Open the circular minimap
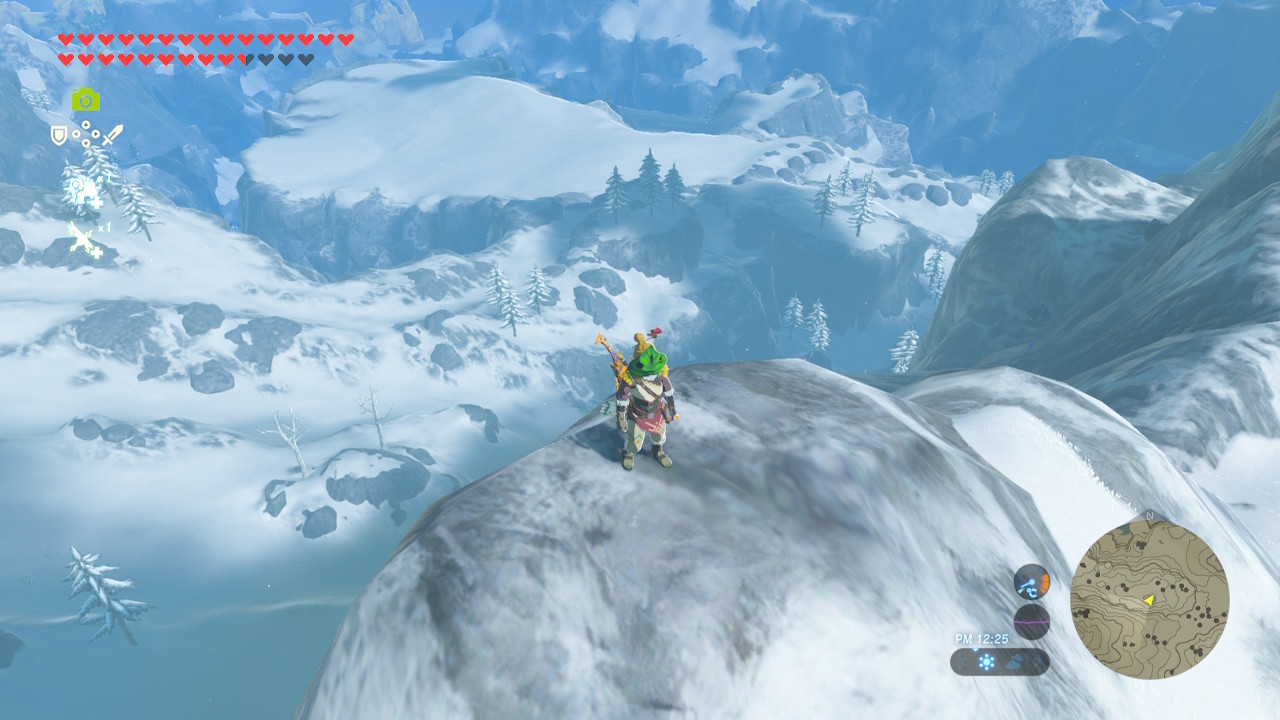Screen dimensions: 1280x720 [x=1149, y=599]
